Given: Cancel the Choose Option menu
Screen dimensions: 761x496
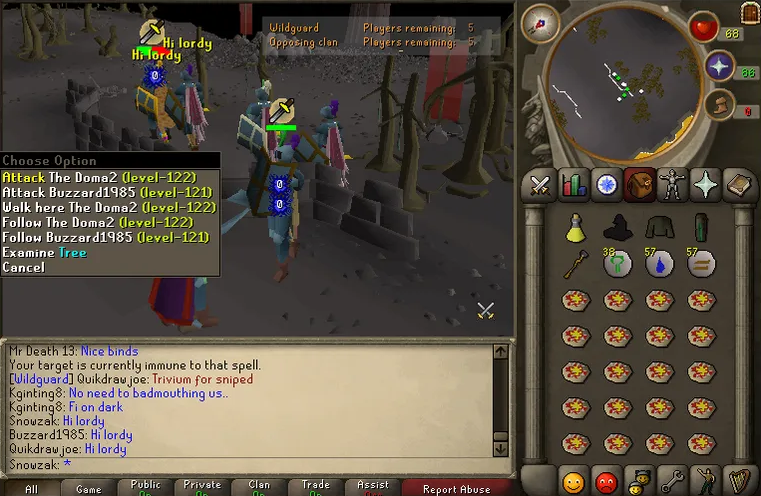Looking at the screenshot, I should (x=23, y=267).
